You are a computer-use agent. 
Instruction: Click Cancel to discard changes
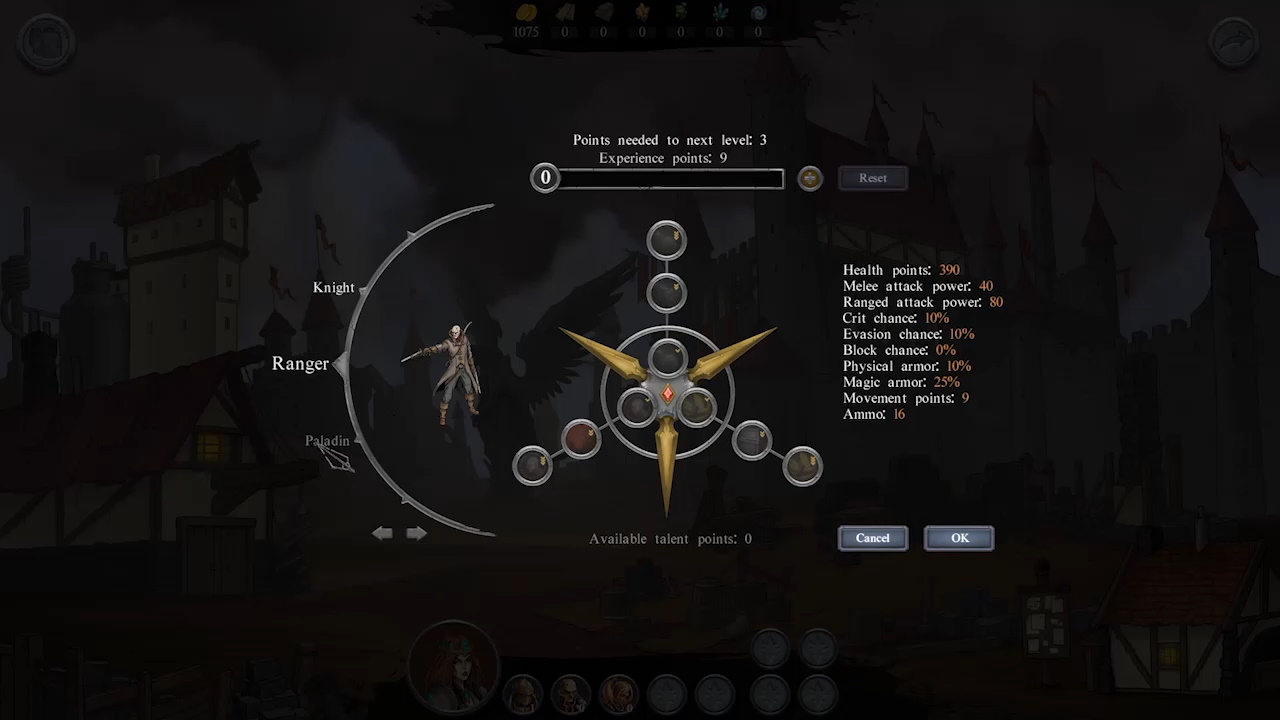pyautogui.click(x=872, y=538)
